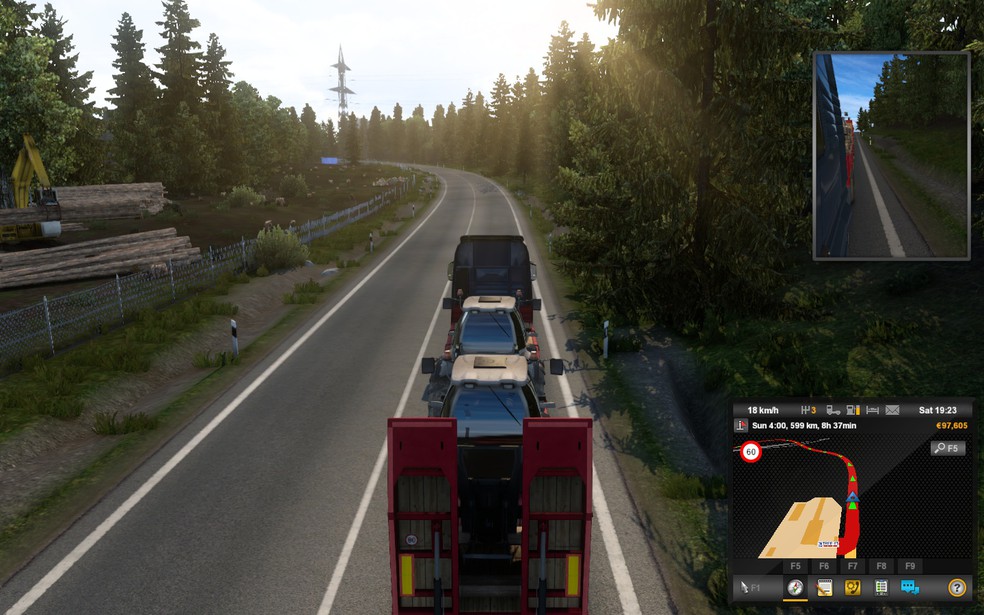Screen dimensions: 984x615
Task: Toggle map zoom with the magnifier button
Action: [947, 449]
